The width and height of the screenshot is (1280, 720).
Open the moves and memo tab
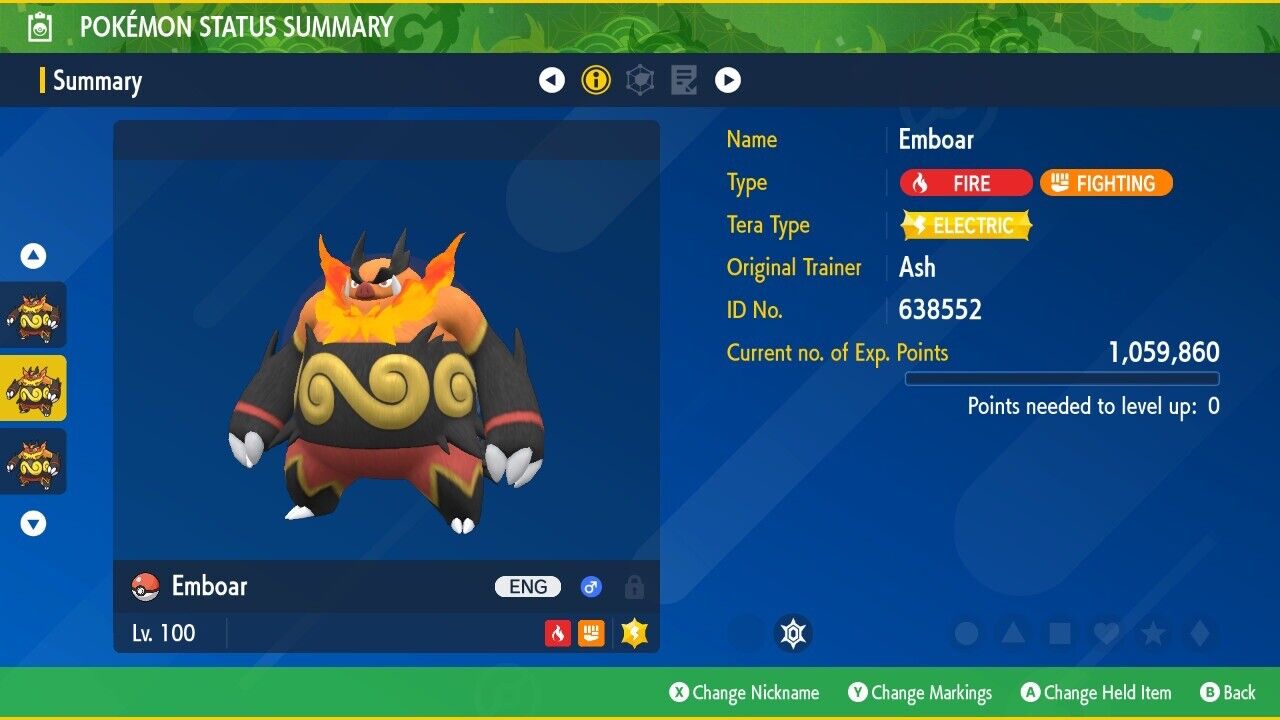click(684, 80)
